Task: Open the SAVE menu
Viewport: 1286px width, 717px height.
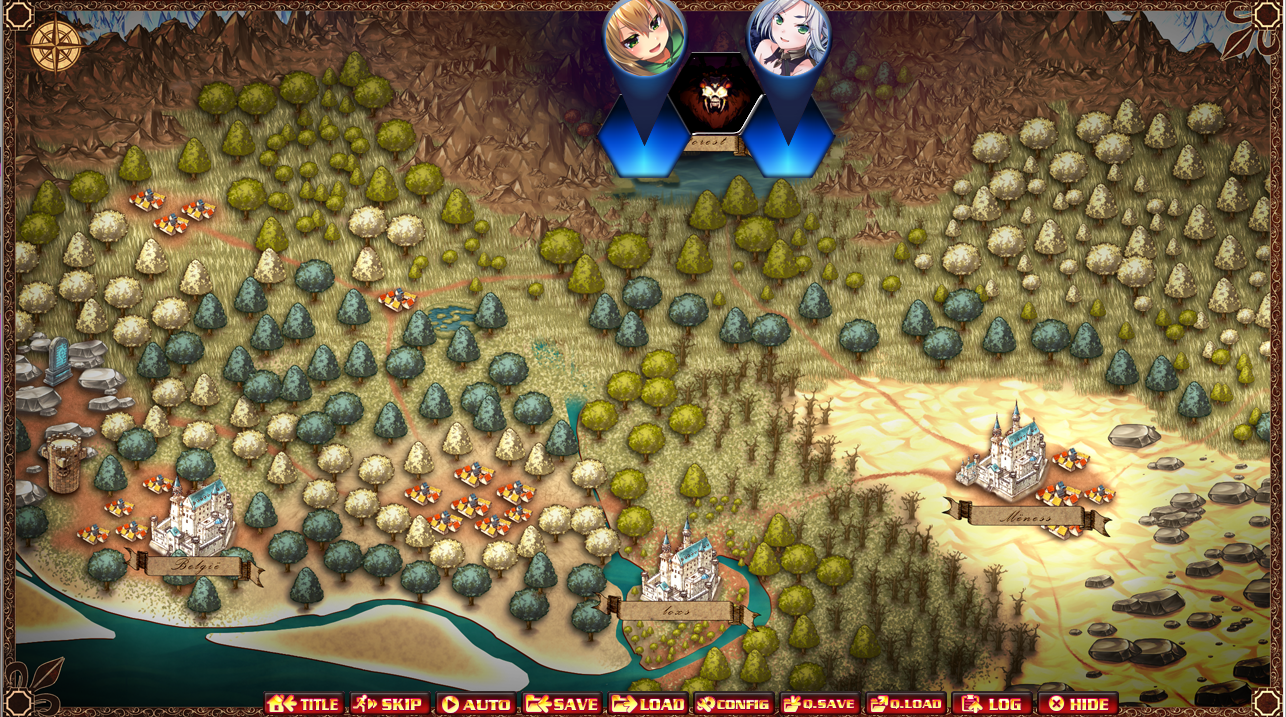Action: (562, 704)
